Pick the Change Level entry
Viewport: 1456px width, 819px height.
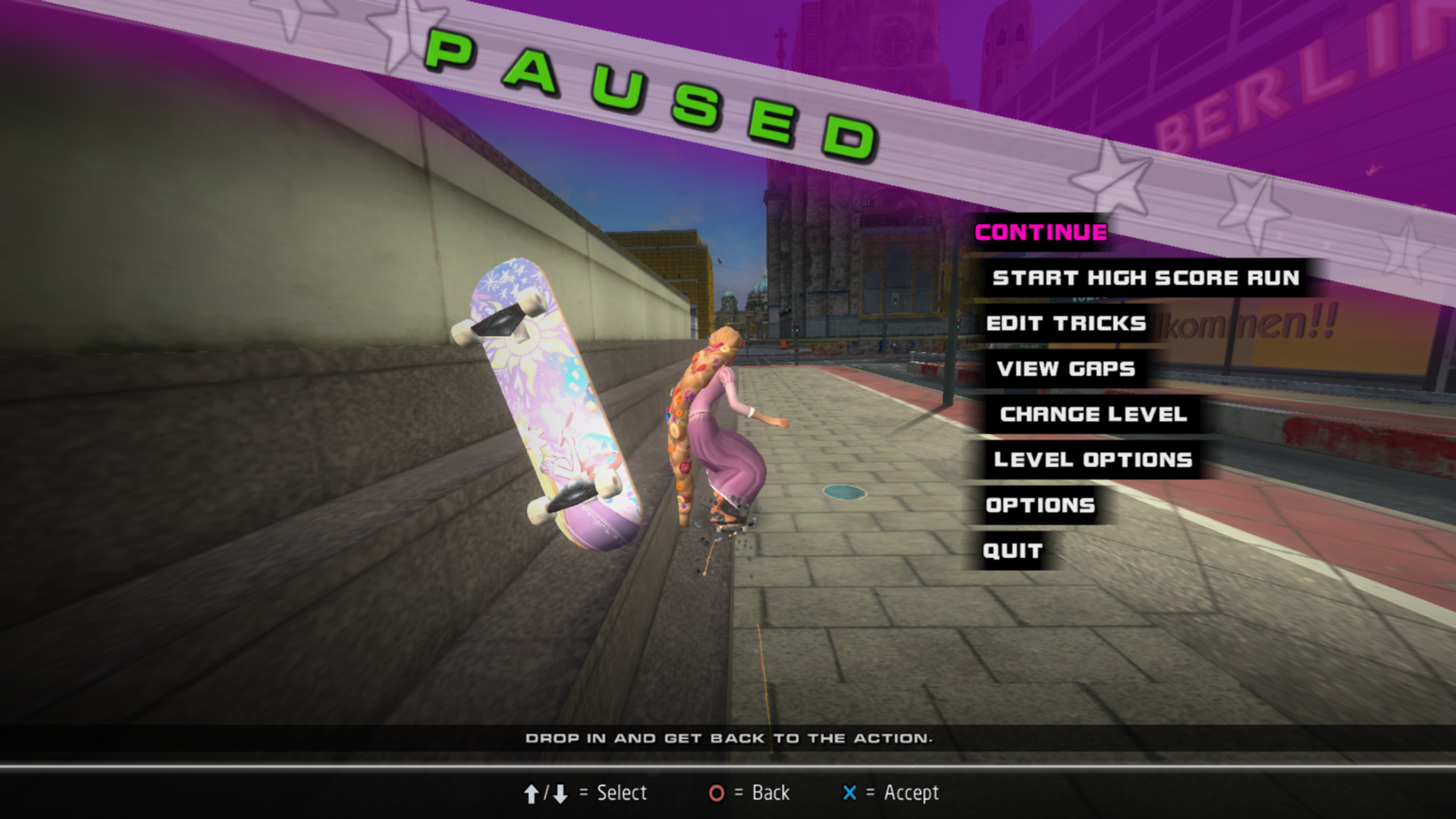click(1093, 414)
